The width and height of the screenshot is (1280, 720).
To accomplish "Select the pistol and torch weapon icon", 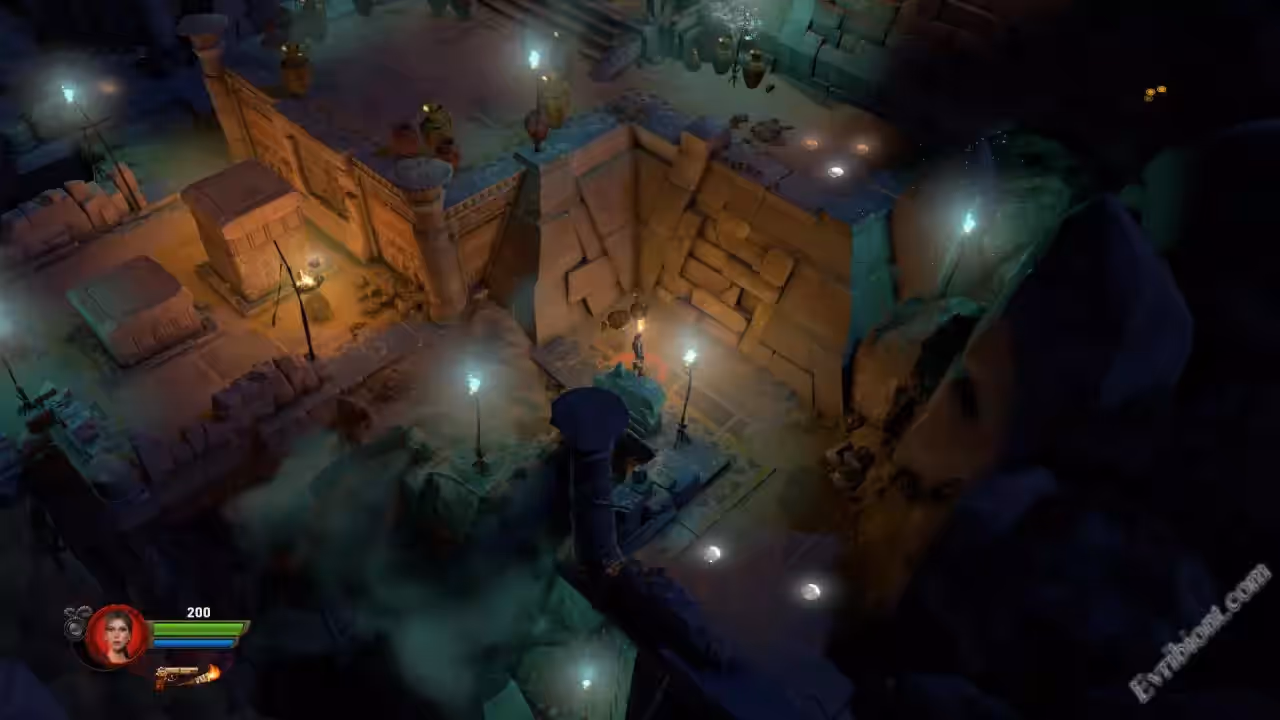I will (186, 677).
